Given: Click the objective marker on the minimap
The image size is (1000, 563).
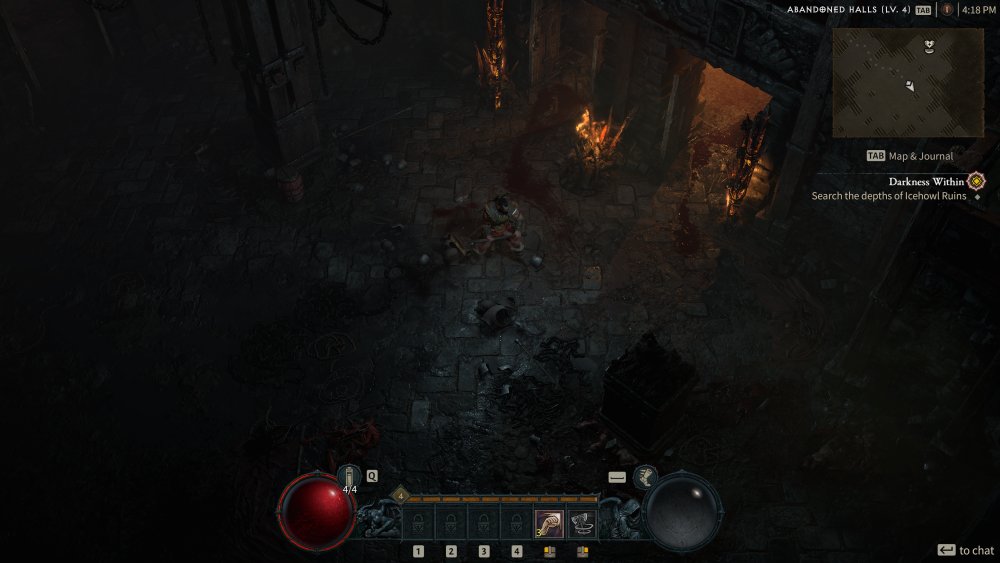Looking at the screenshot, I should [x=931, y=45].
